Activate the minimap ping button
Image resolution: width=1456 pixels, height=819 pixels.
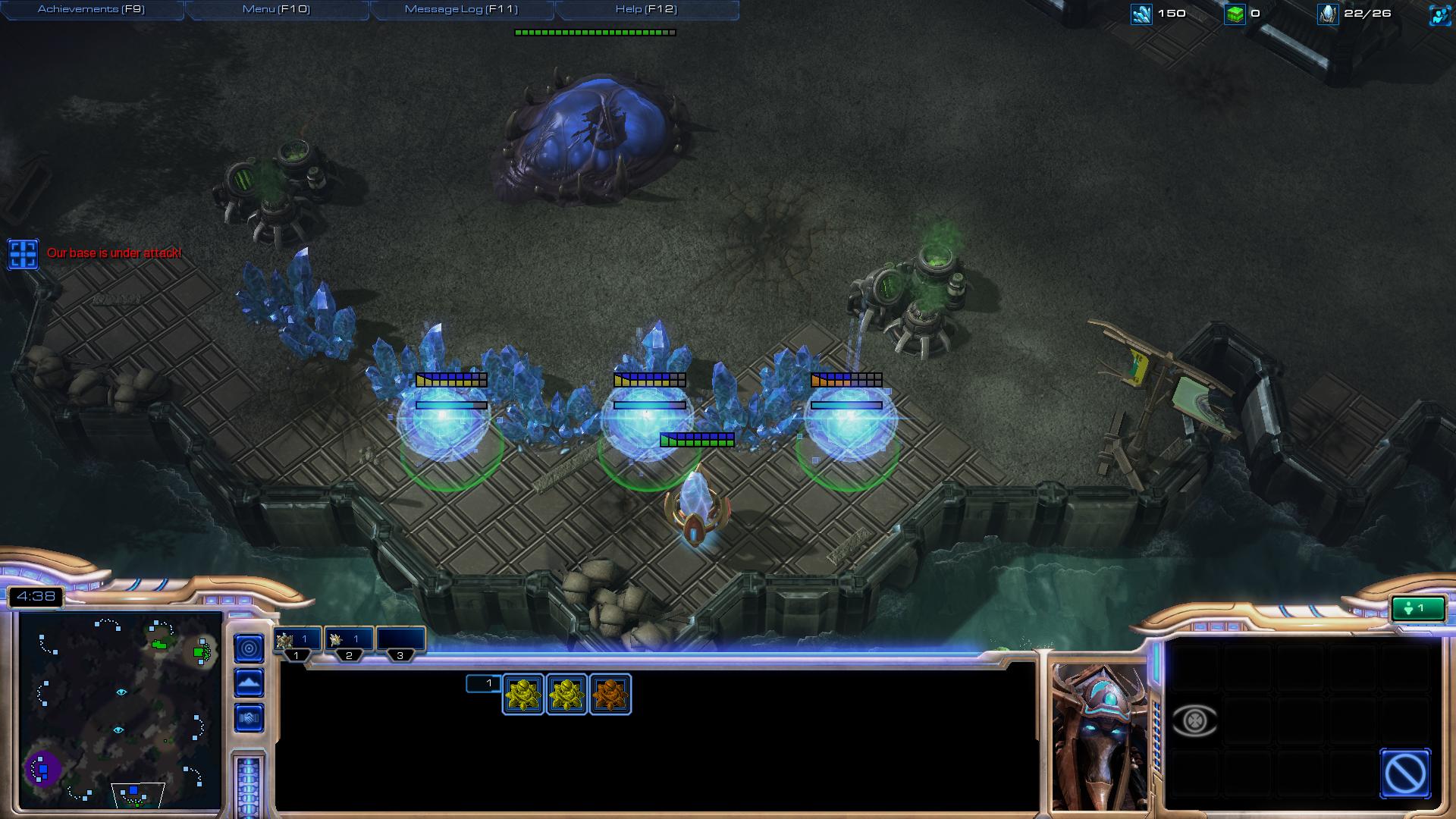(249, 648)
